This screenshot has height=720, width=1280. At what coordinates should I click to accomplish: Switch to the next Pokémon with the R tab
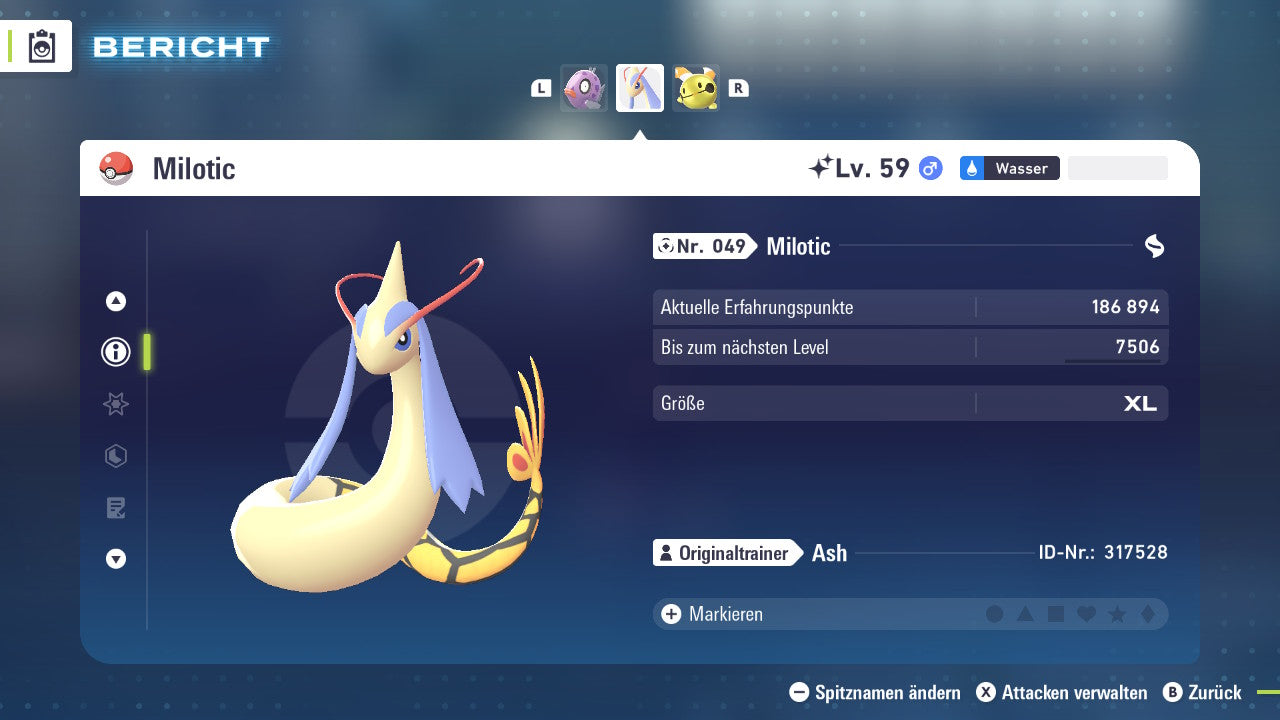(x=738, y=88)
